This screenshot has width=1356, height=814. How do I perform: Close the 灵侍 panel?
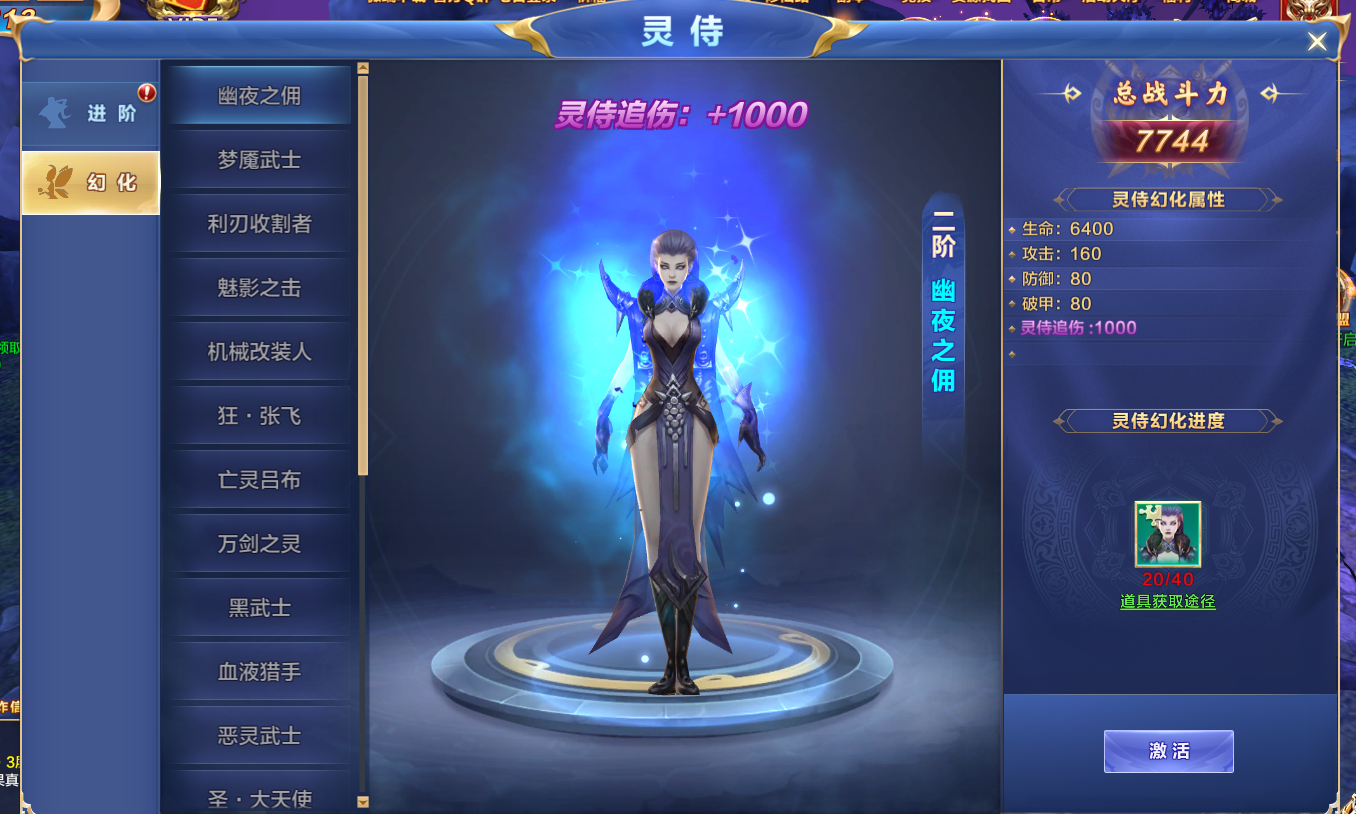pyautogui.click(x=1317, y=41)
